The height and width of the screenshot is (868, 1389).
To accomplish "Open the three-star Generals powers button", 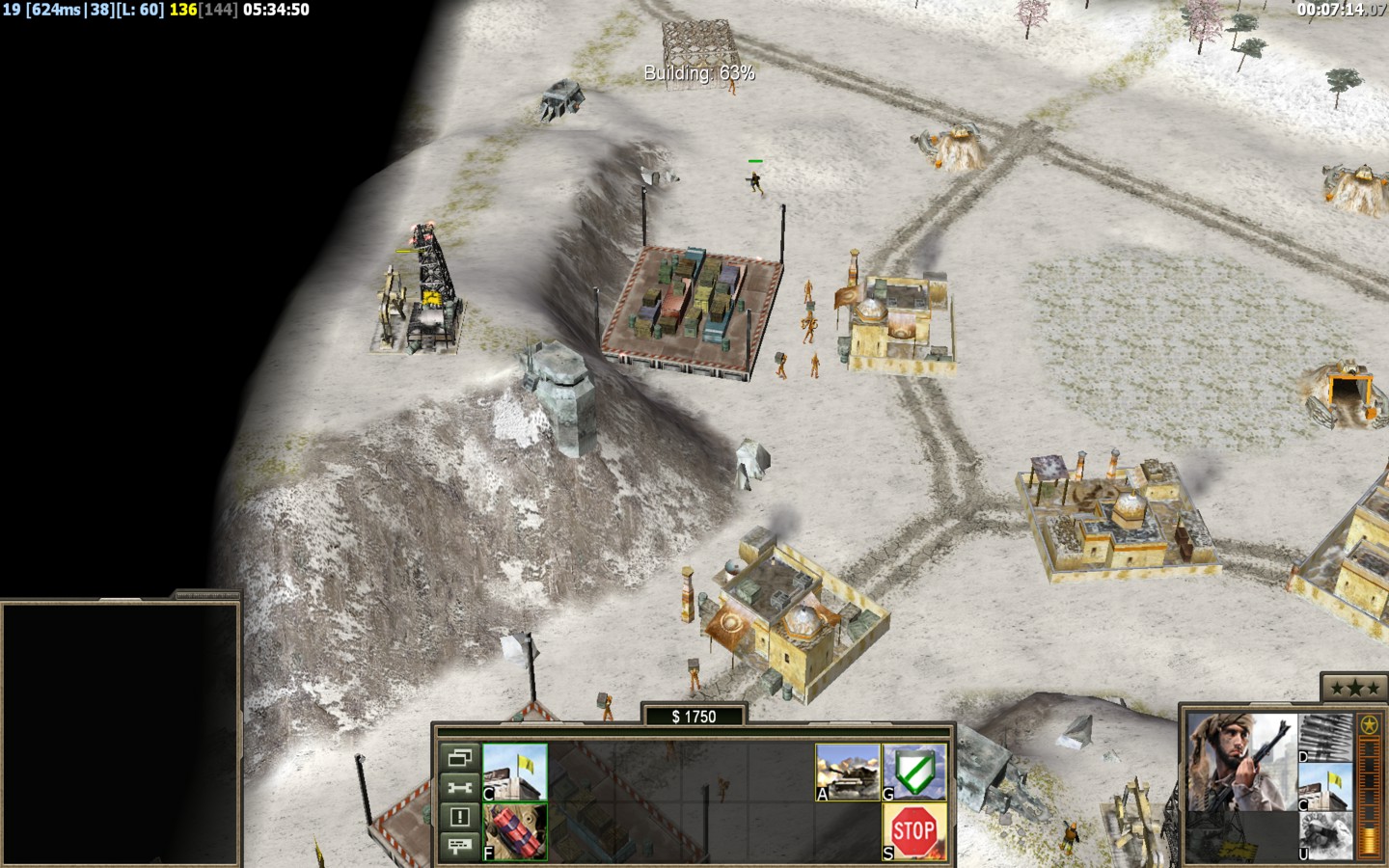I will (1354, 688).
